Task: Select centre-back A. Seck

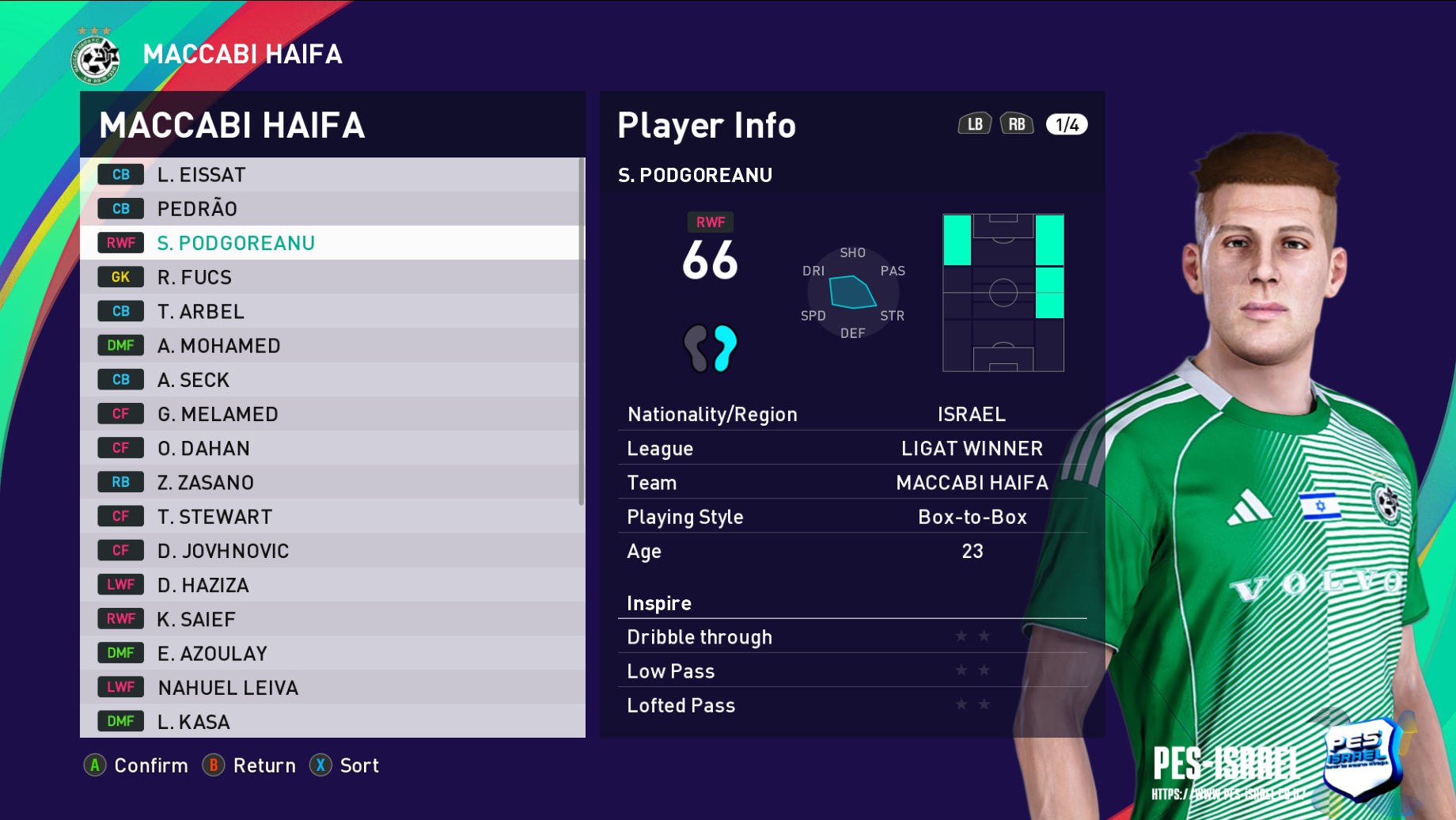Action: [332, 380]
